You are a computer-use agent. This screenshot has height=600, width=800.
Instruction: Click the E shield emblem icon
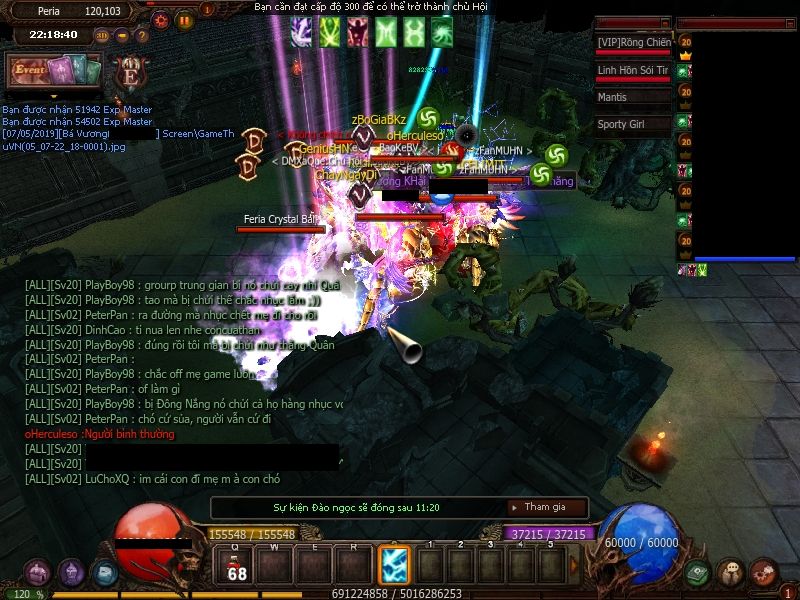(x=129, y=72)
